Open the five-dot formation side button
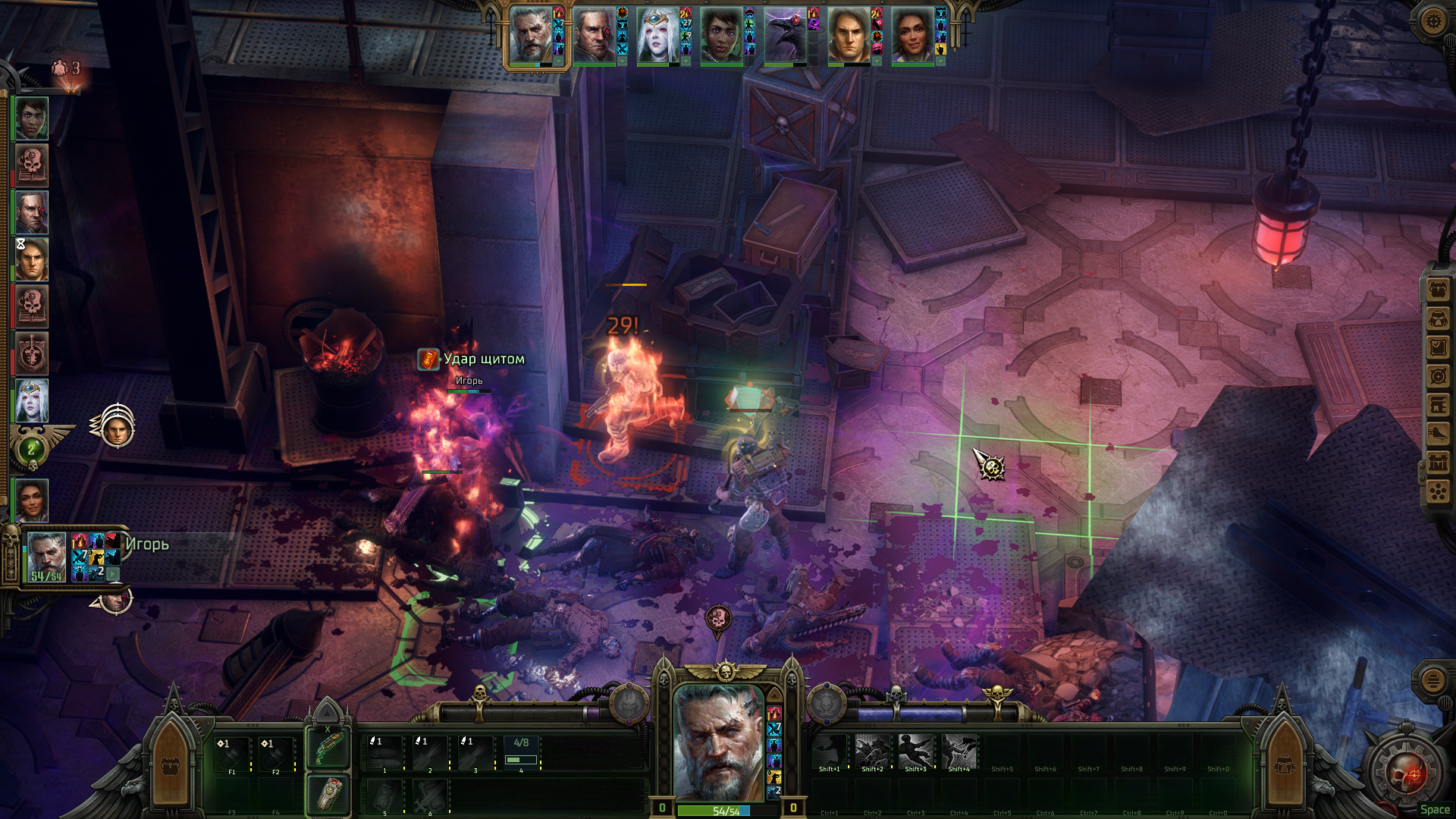Screen dimensions: 1456x819 tap(1438, 491)
